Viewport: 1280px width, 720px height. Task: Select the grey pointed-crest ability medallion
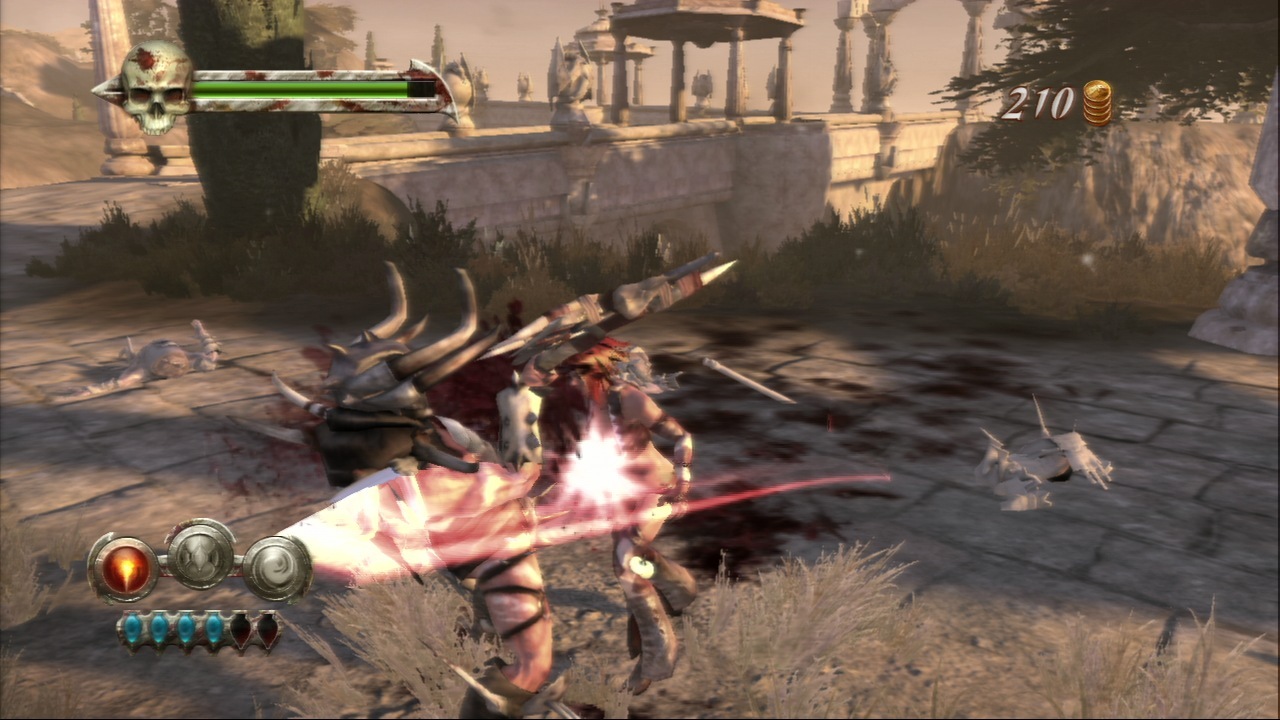tap(200, 554)
